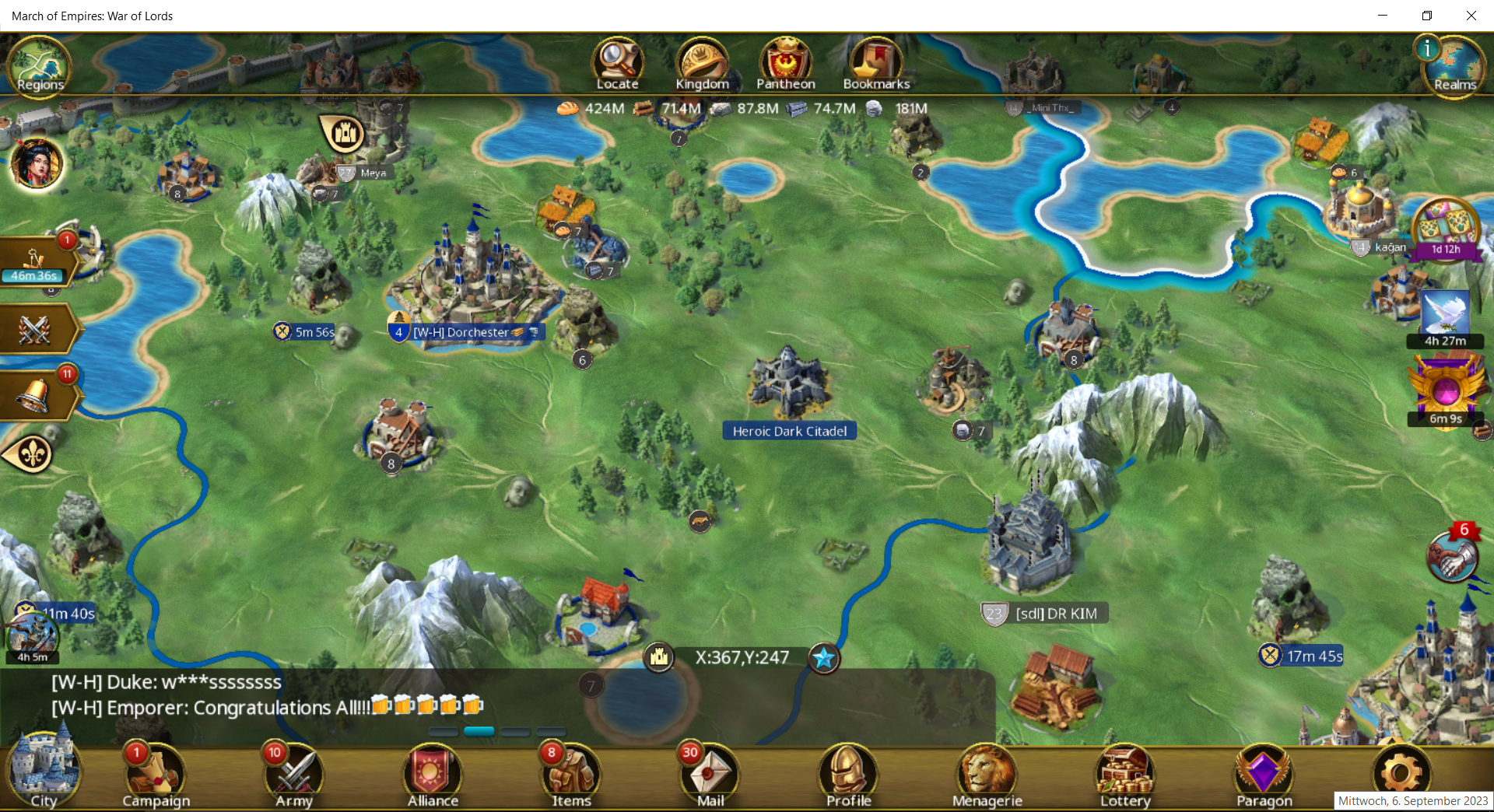Open the Campaign menu
The height and width of the screenshot is (812, 1494).
coord(156,775)
